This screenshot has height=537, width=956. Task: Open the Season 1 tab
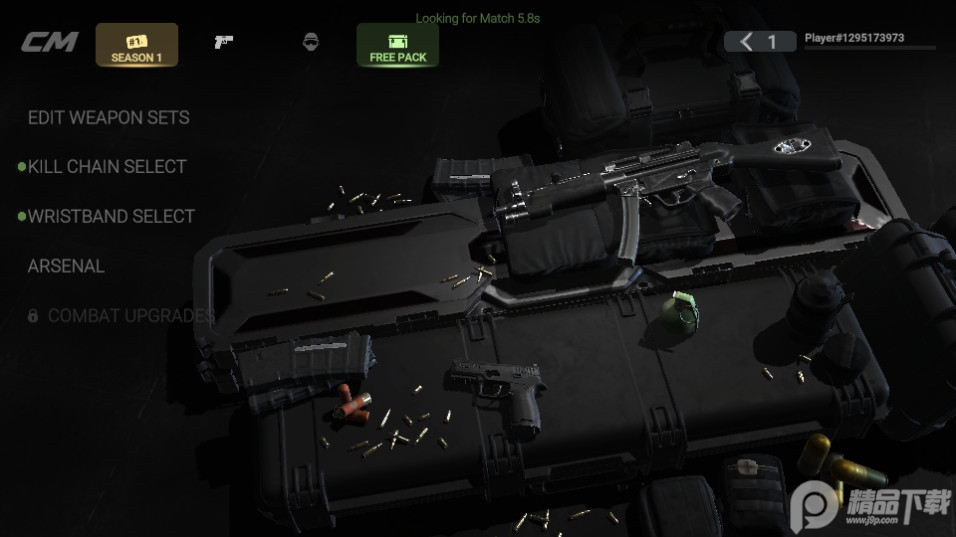pos(137,45)
